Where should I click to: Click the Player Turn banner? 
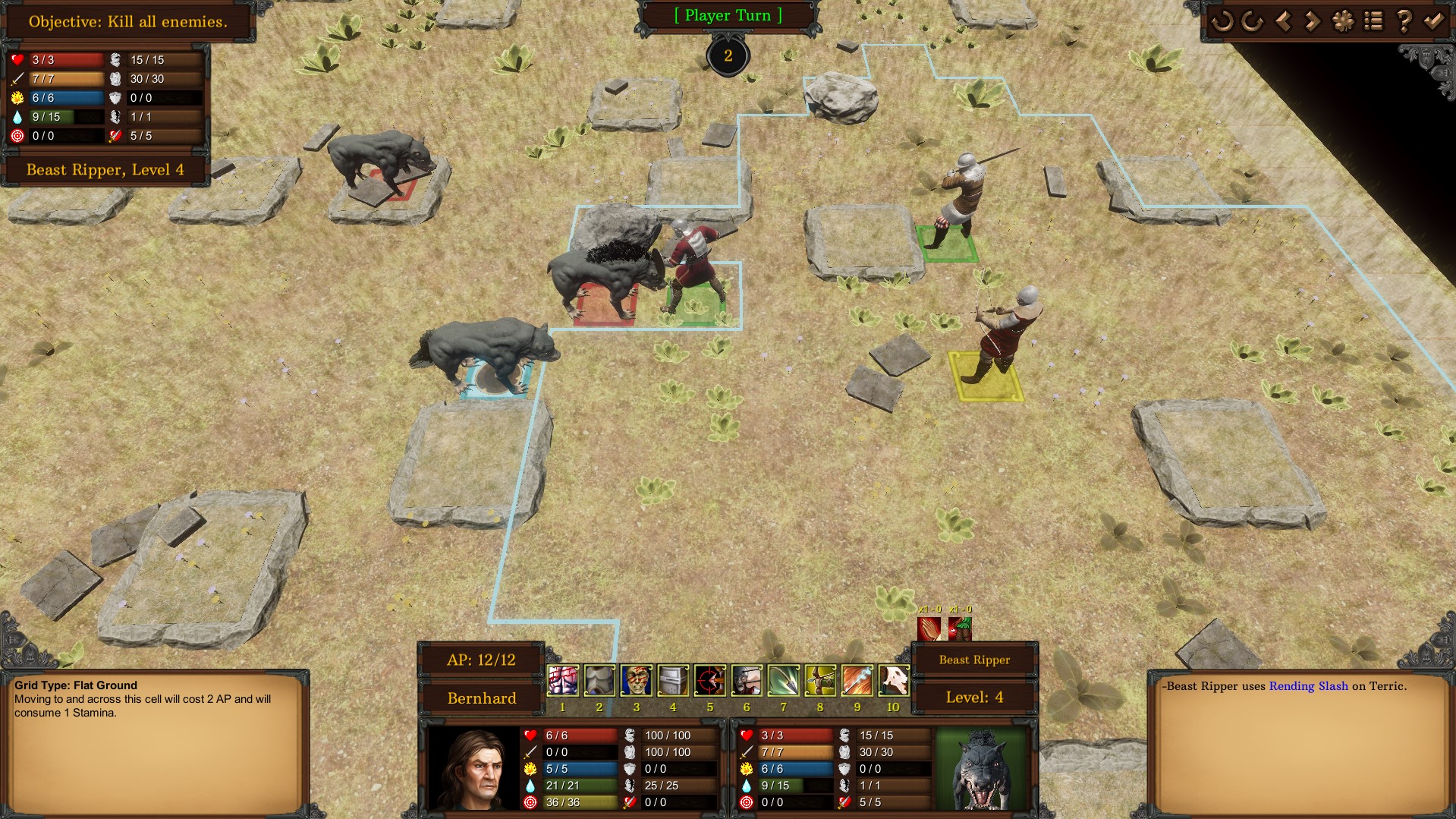point(728,15)
